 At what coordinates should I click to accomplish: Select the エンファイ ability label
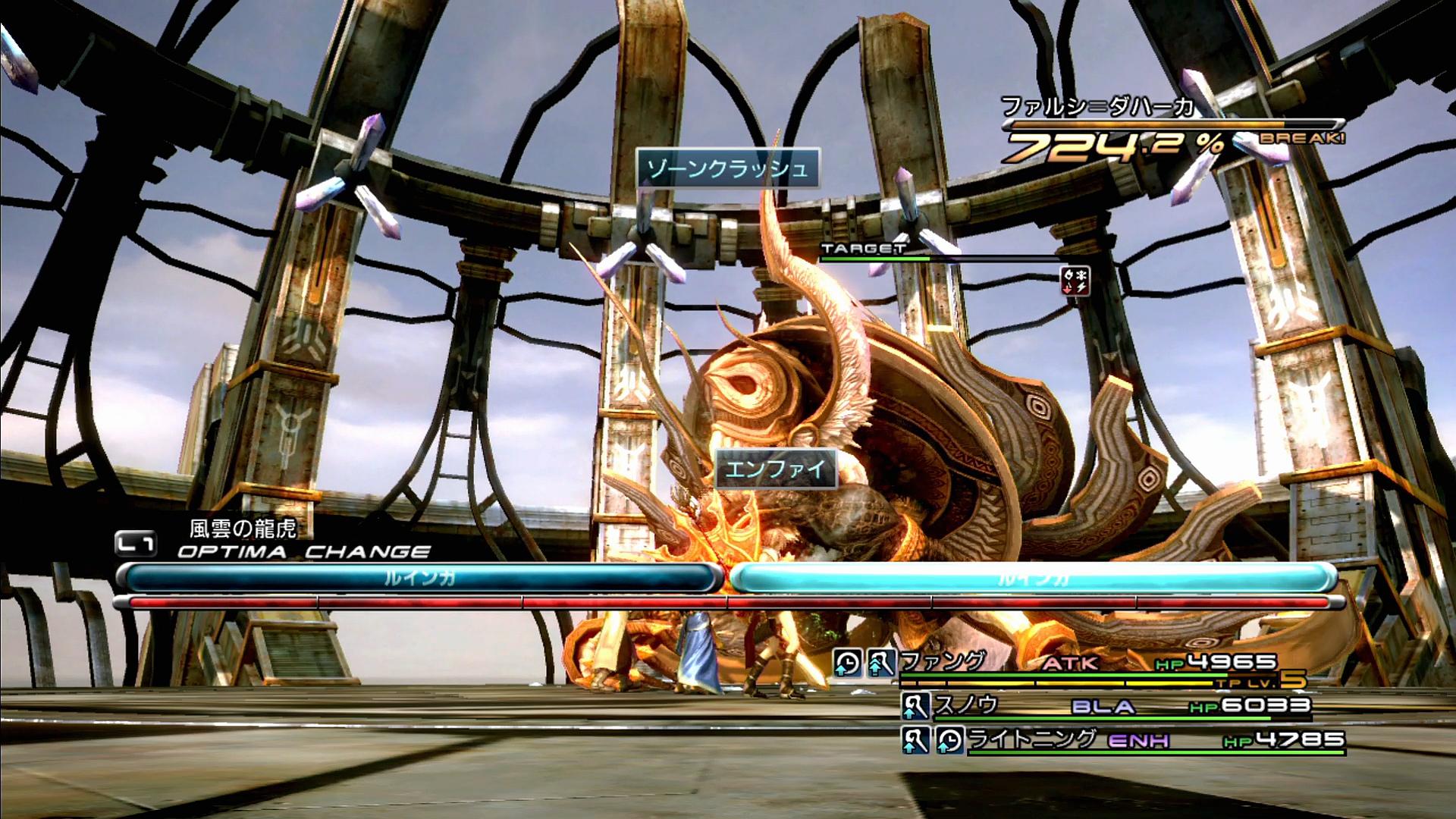coord(775,469)
